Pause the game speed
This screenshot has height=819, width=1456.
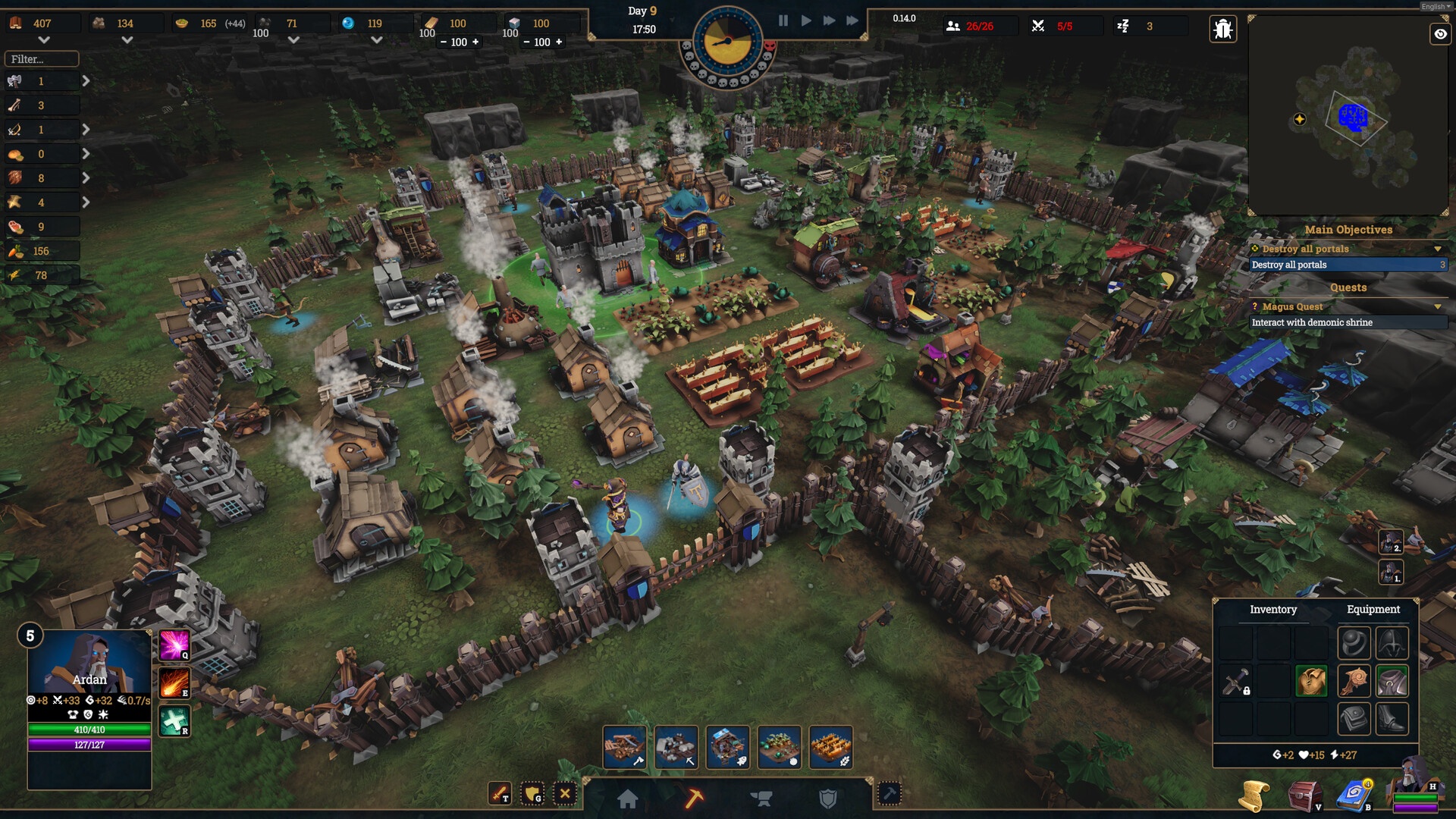783,20
